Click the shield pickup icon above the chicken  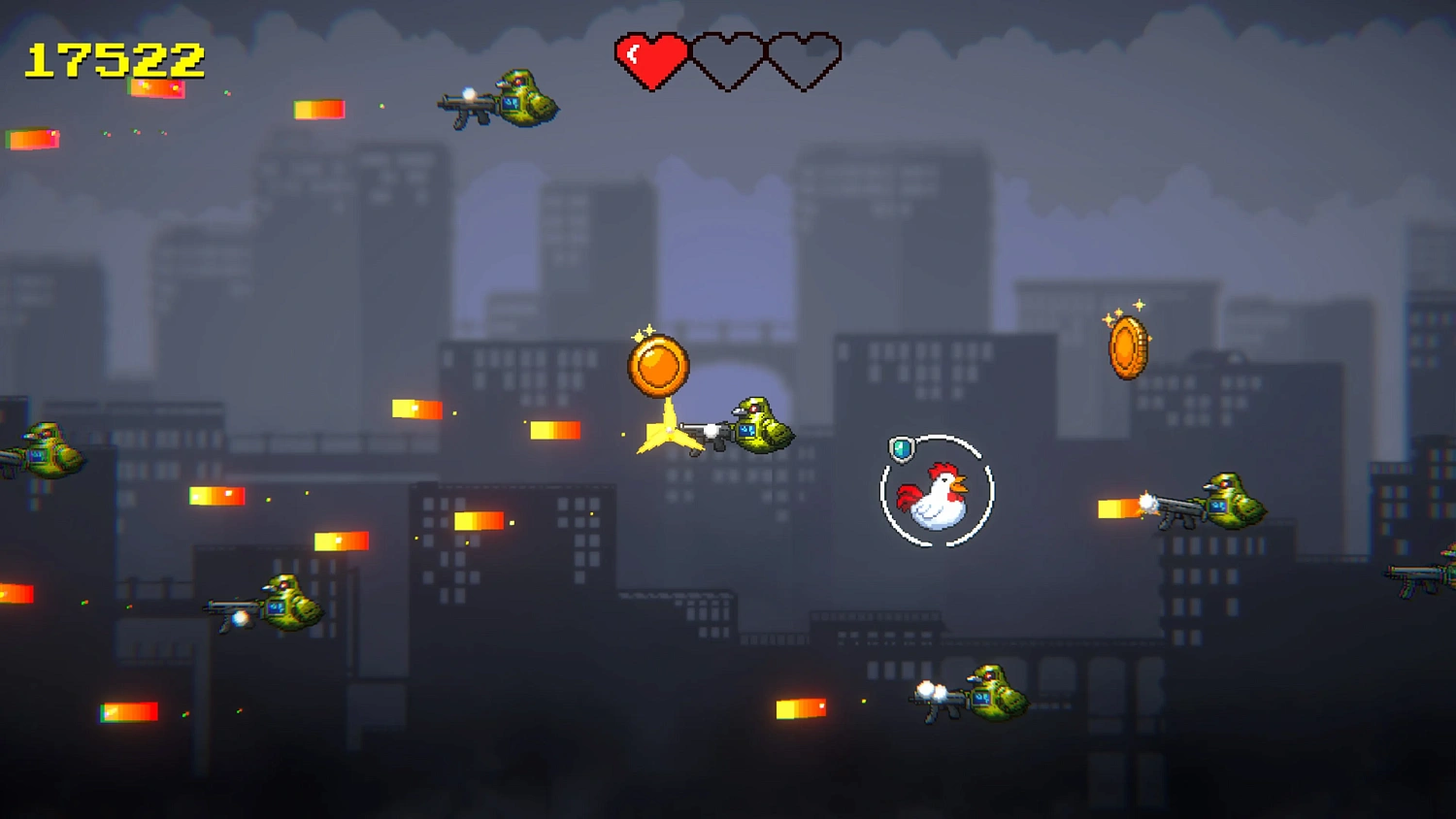click(x=902, y=449)
